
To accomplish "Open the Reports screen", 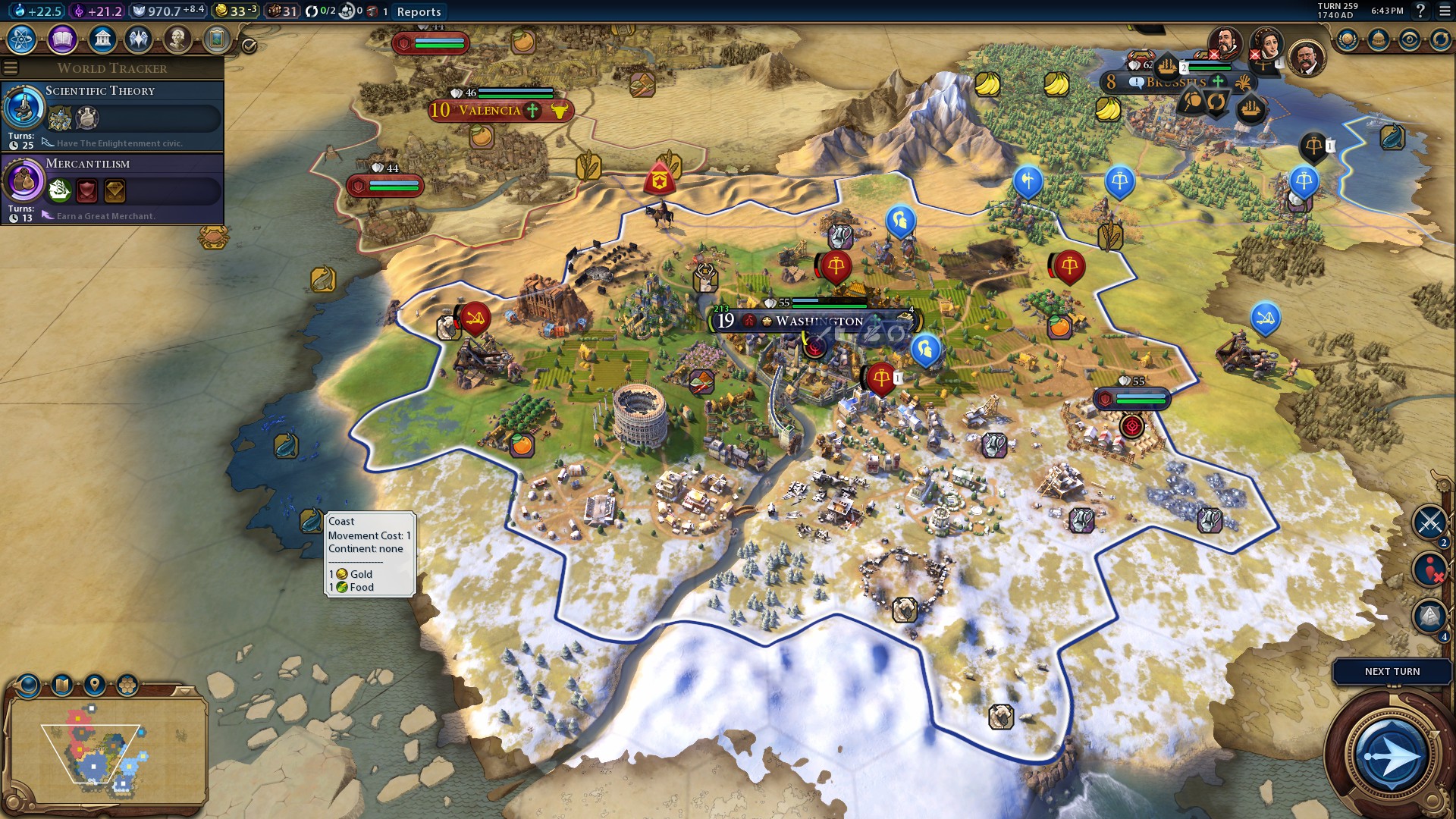I will [418, 12].
